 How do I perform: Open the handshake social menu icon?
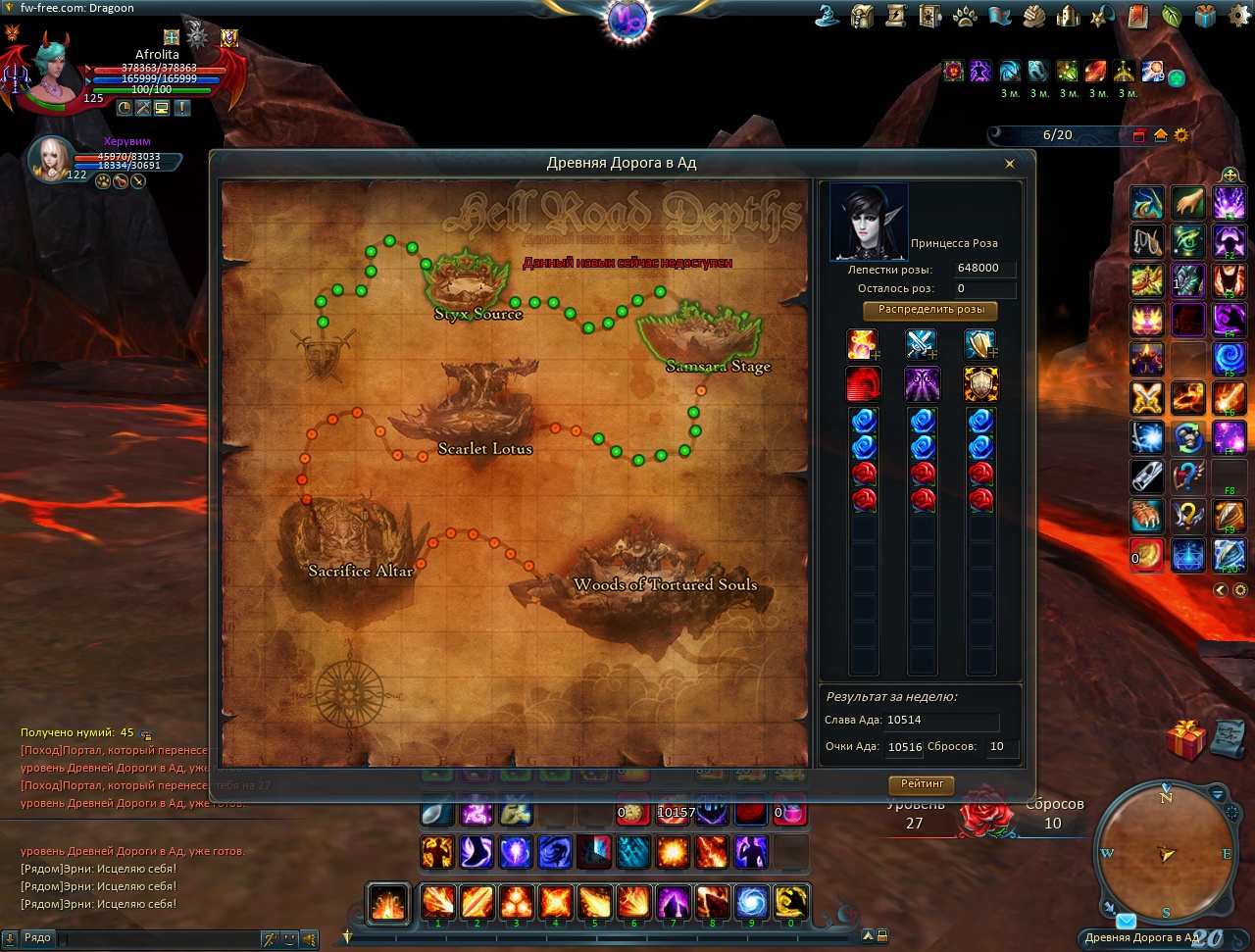(x=1033, y=17)
